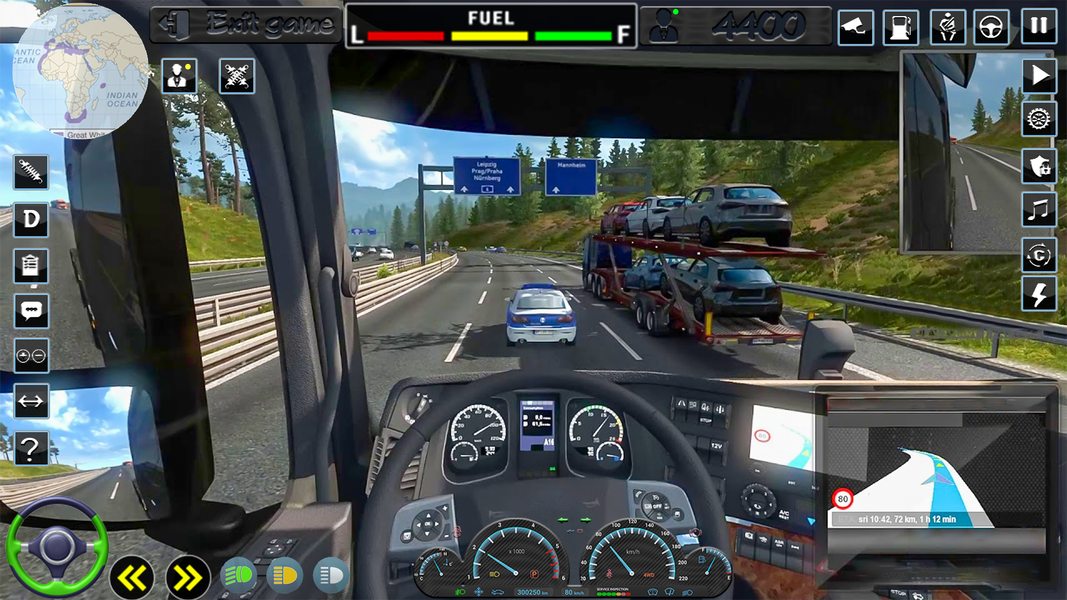
Task: Activate the right turn indicator arrows
Action: pyautogui.click(x=187, y=576)
